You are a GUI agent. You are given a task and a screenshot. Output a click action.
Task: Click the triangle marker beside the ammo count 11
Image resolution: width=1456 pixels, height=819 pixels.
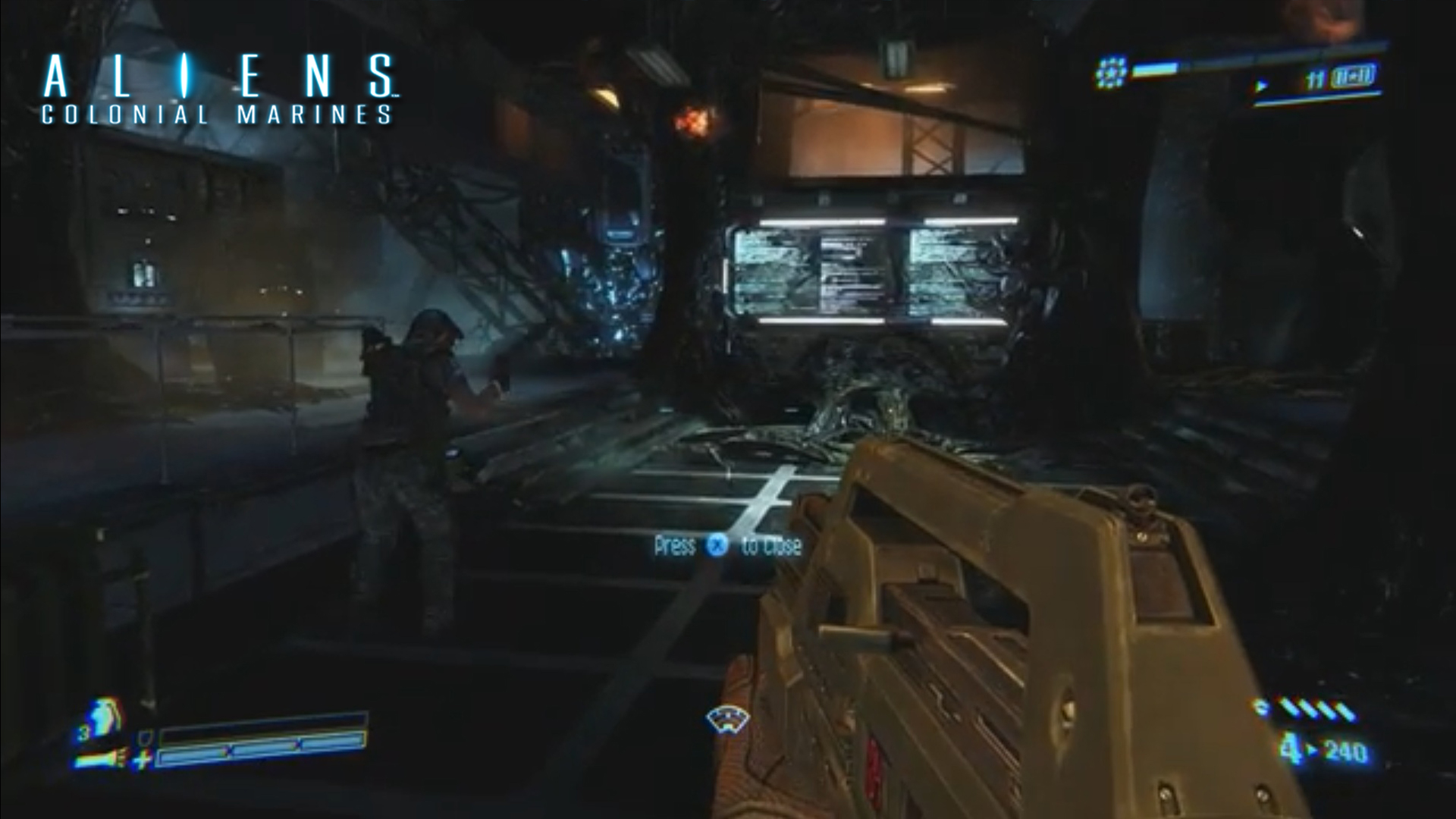click(x=1261, y=84)
